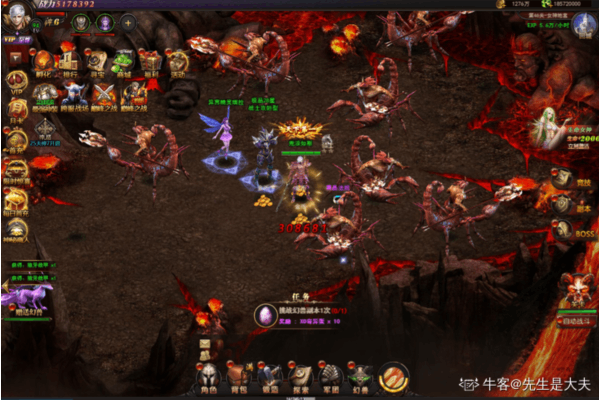Click the 女神 goddess promotion portrait

[547, 128]
